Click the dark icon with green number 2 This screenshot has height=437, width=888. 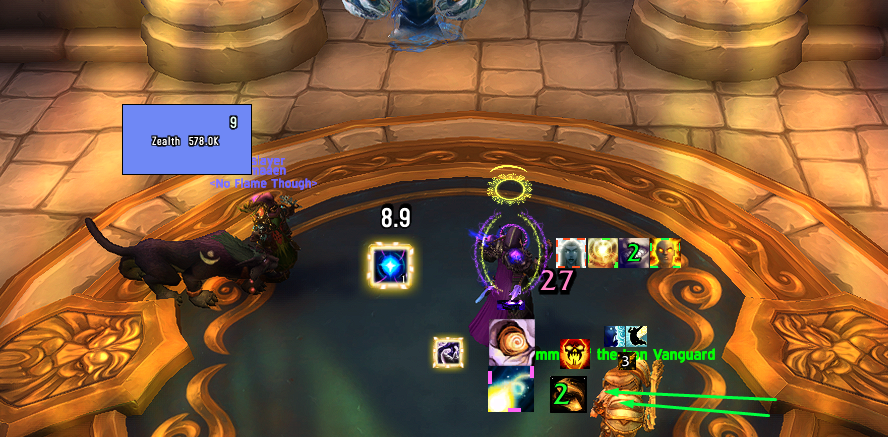pyautogui.click(x=565, y=394)
